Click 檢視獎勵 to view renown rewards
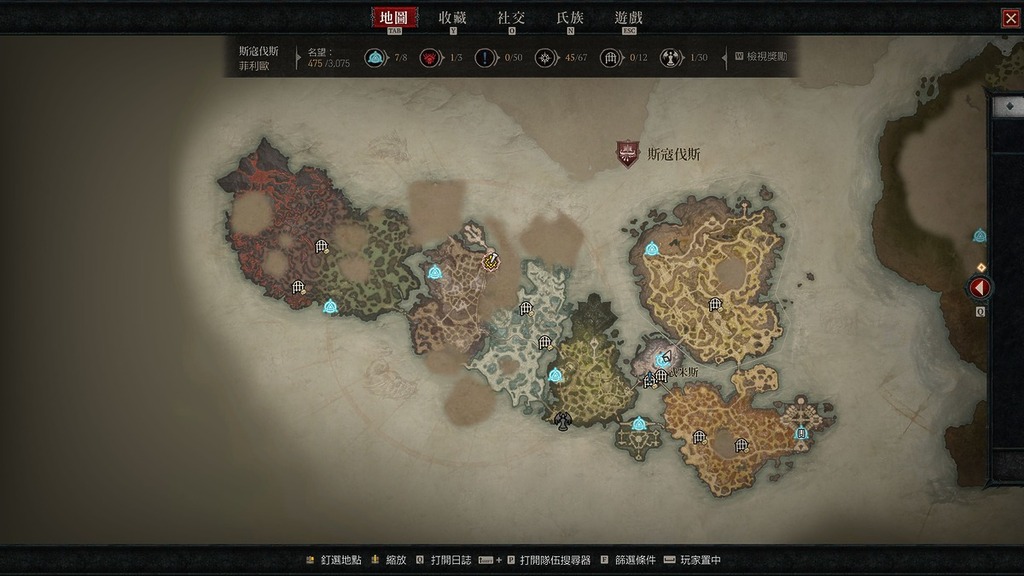Image resolution: width=1024 pixels, height=576 pixels. (x=767, y=57)
